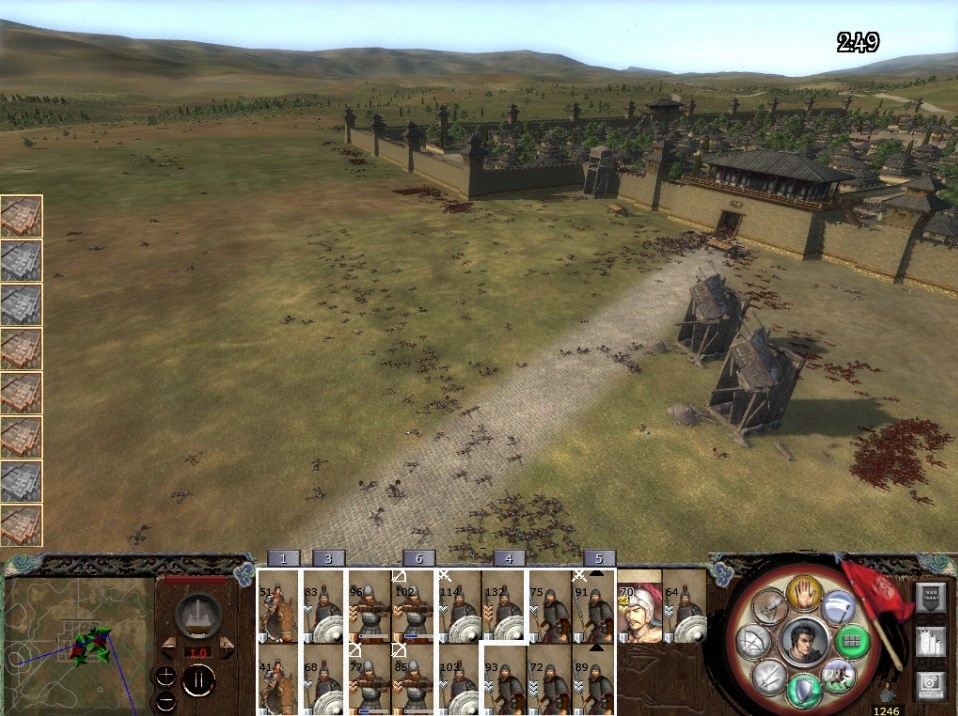Pick the infantry unit card showing 89 men

(x=595, y=678)
